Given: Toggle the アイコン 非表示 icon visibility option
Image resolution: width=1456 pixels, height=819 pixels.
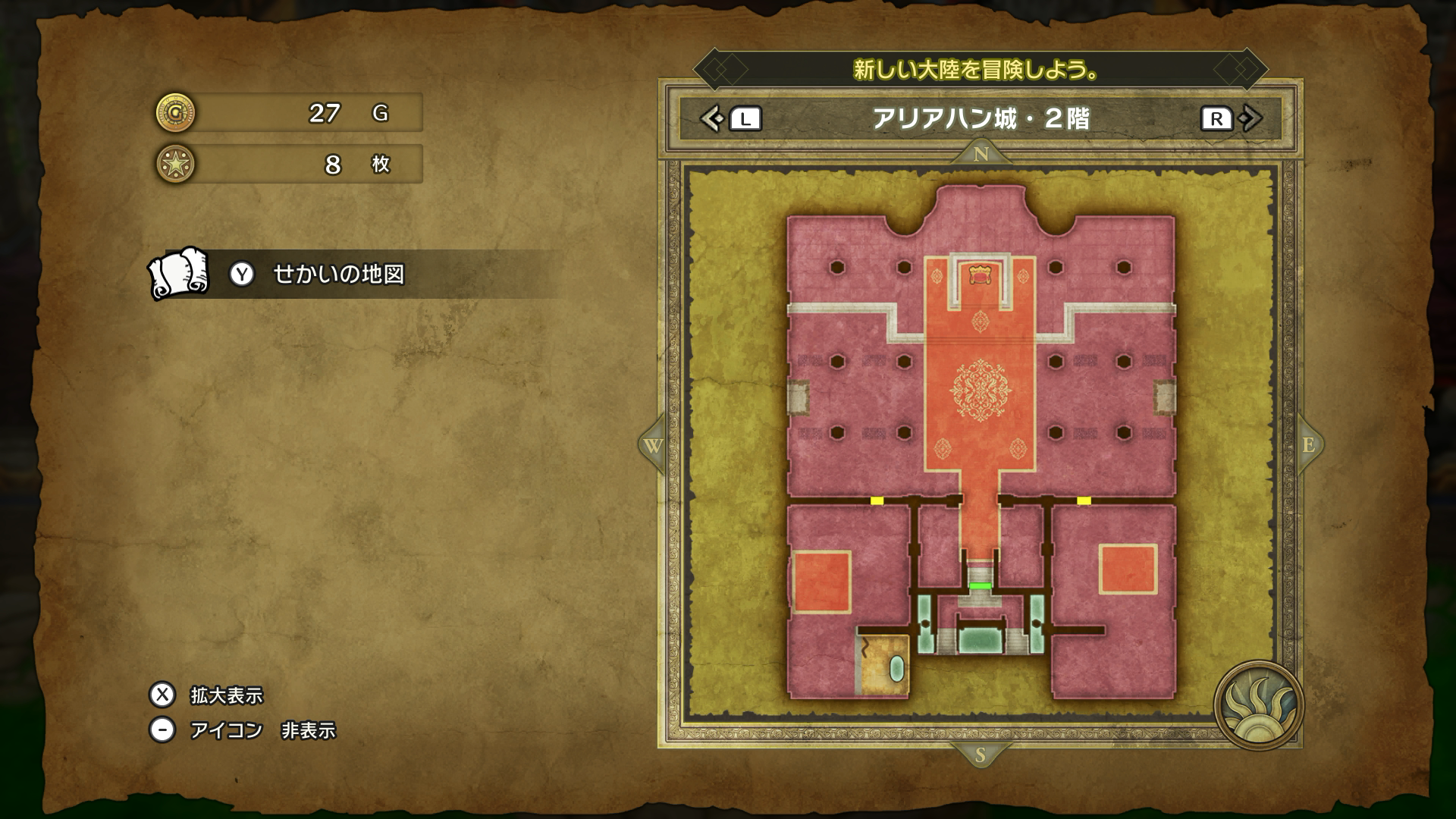Looking at the screenshot, I should [262, 730].
